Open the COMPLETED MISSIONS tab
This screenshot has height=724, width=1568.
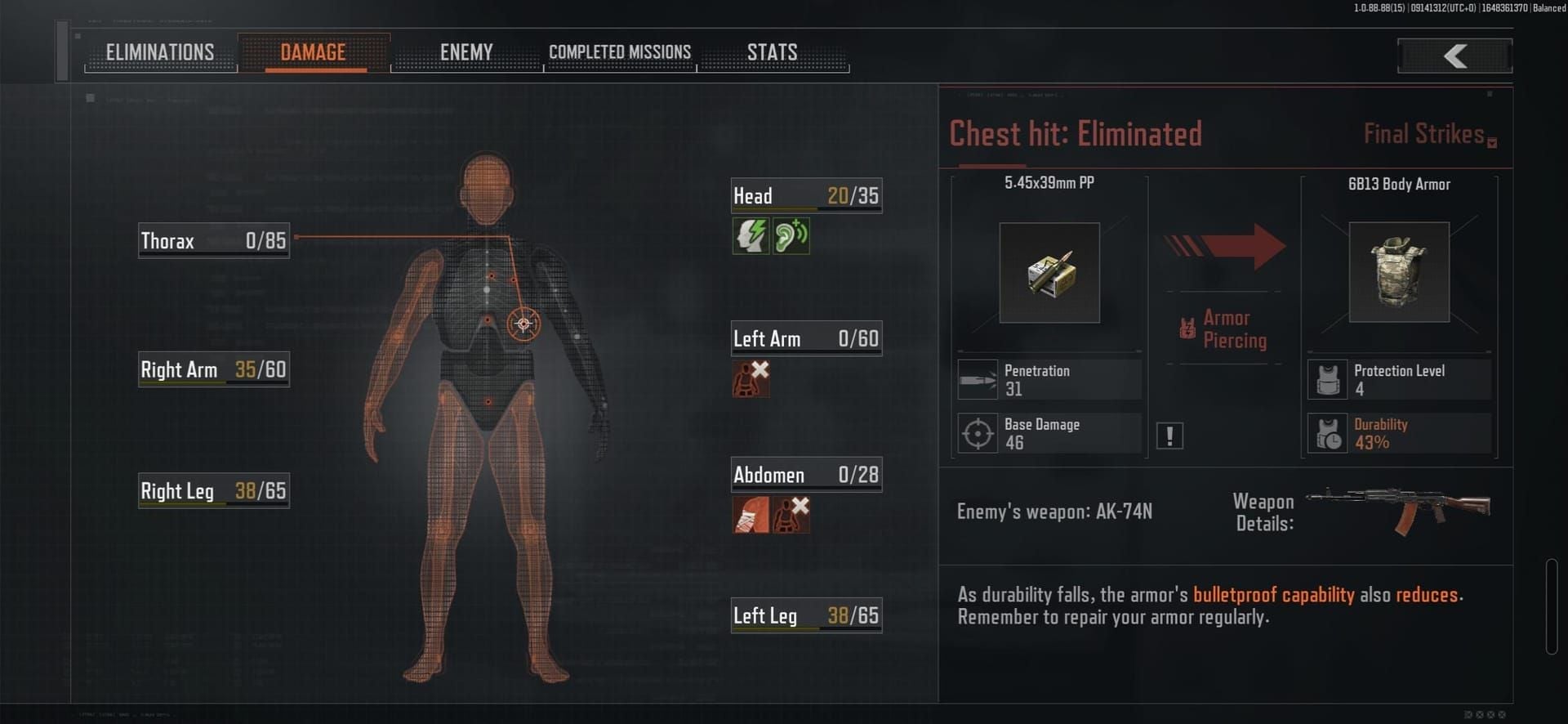tap(619, 51)
